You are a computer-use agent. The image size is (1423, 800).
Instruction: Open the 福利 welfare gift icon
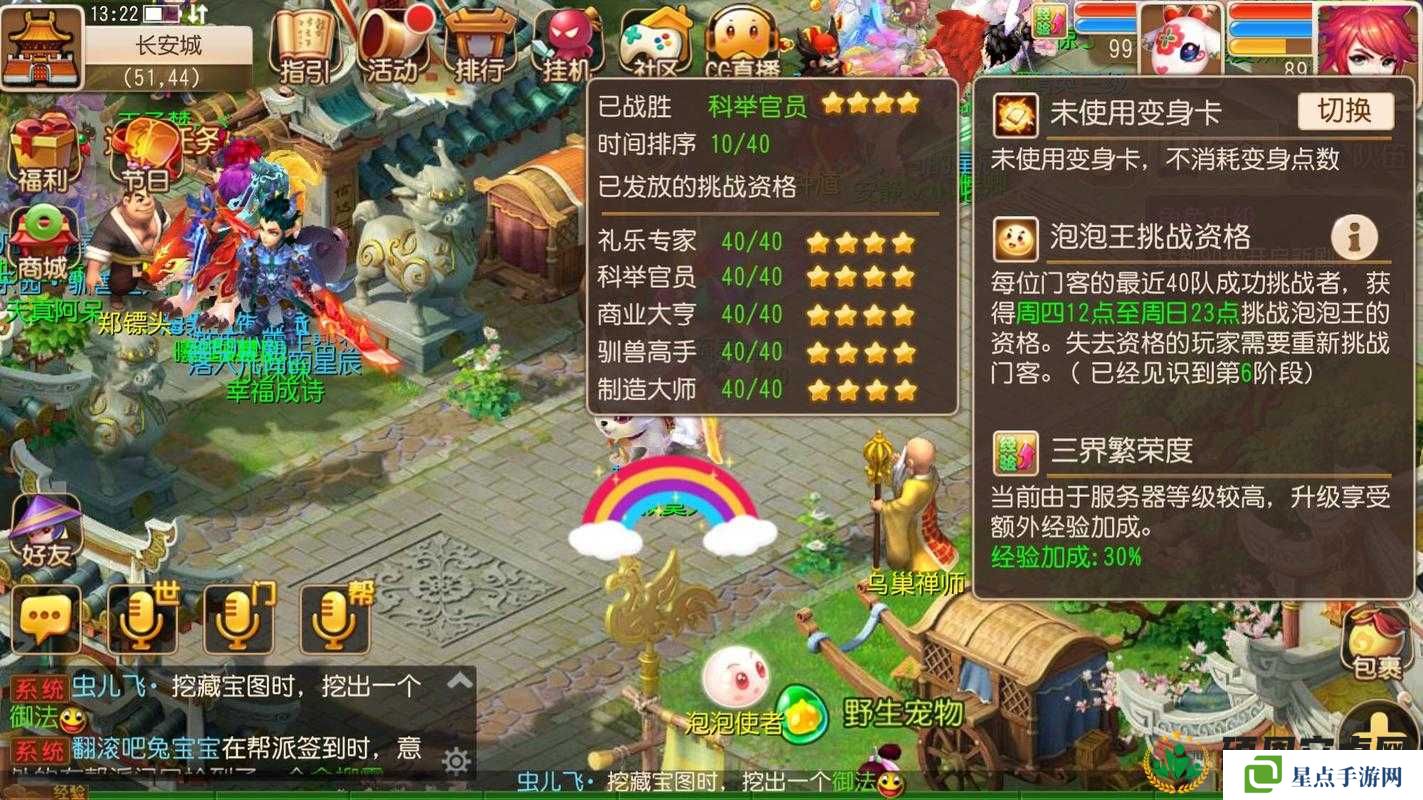(42, 150)
